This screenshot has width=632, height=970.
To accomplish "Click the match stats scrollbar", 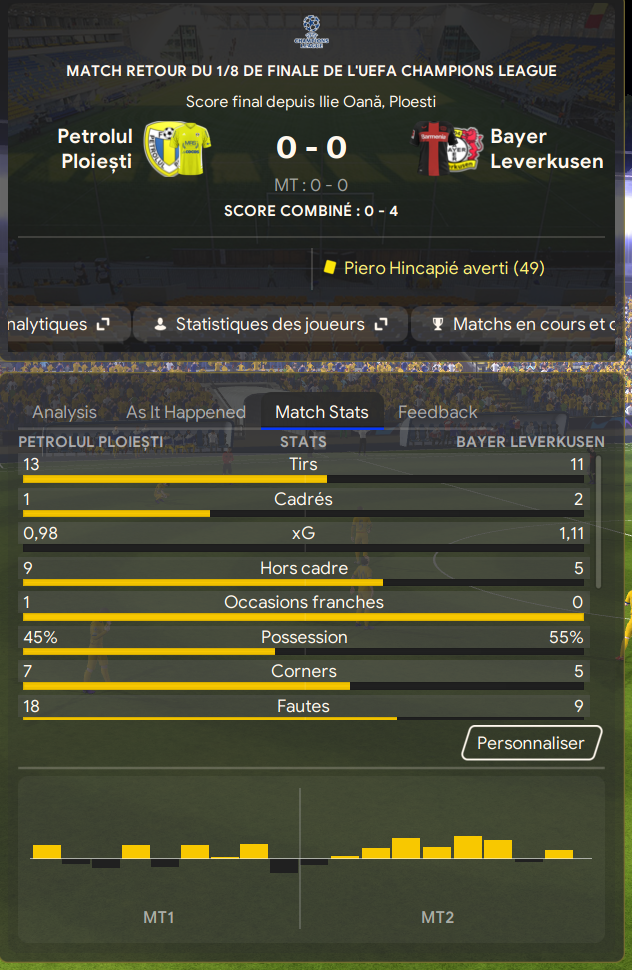I will click(599, 522).
